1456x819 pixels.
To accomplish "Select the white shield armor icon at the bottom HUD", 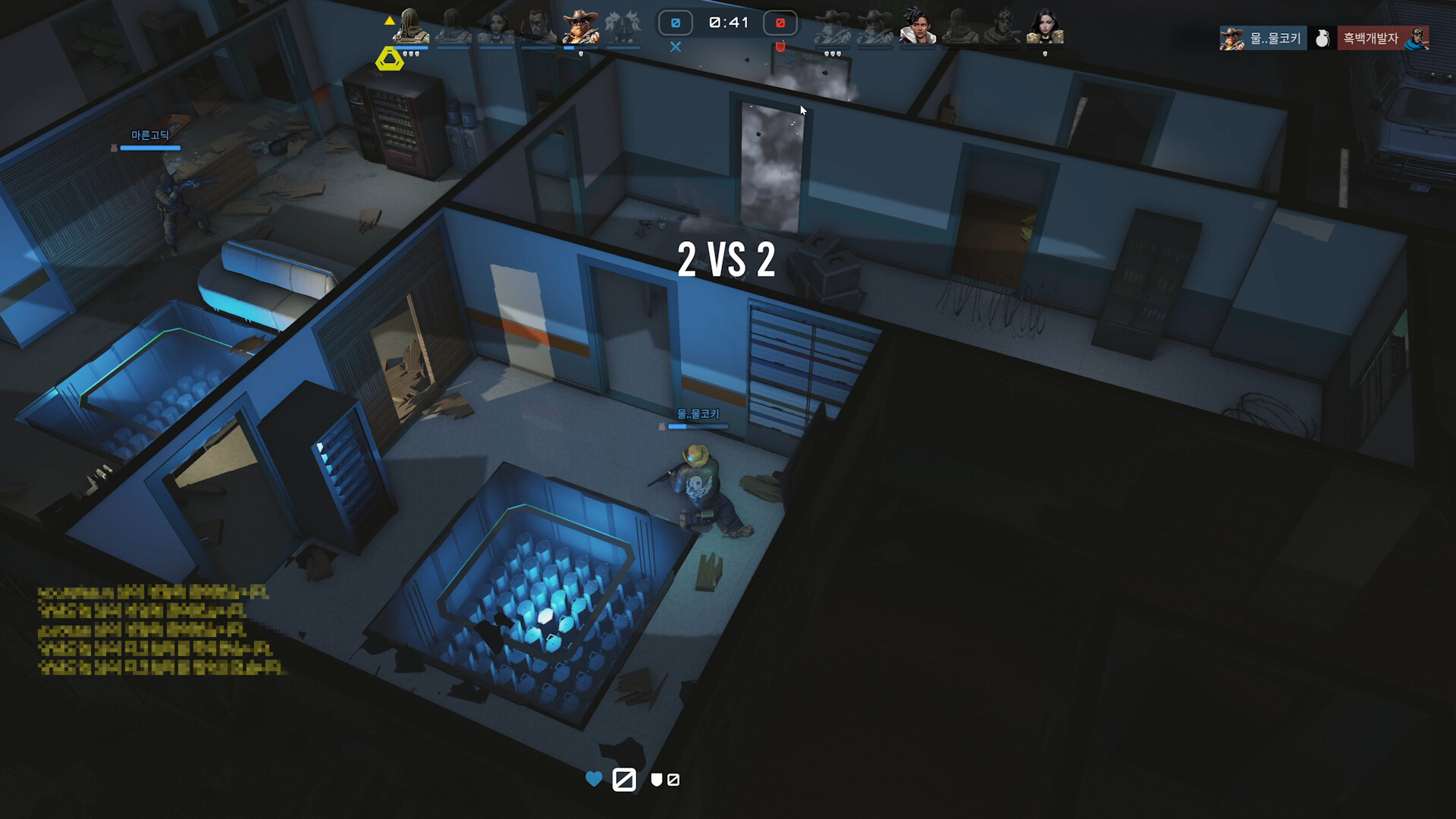I will [655, 780].
